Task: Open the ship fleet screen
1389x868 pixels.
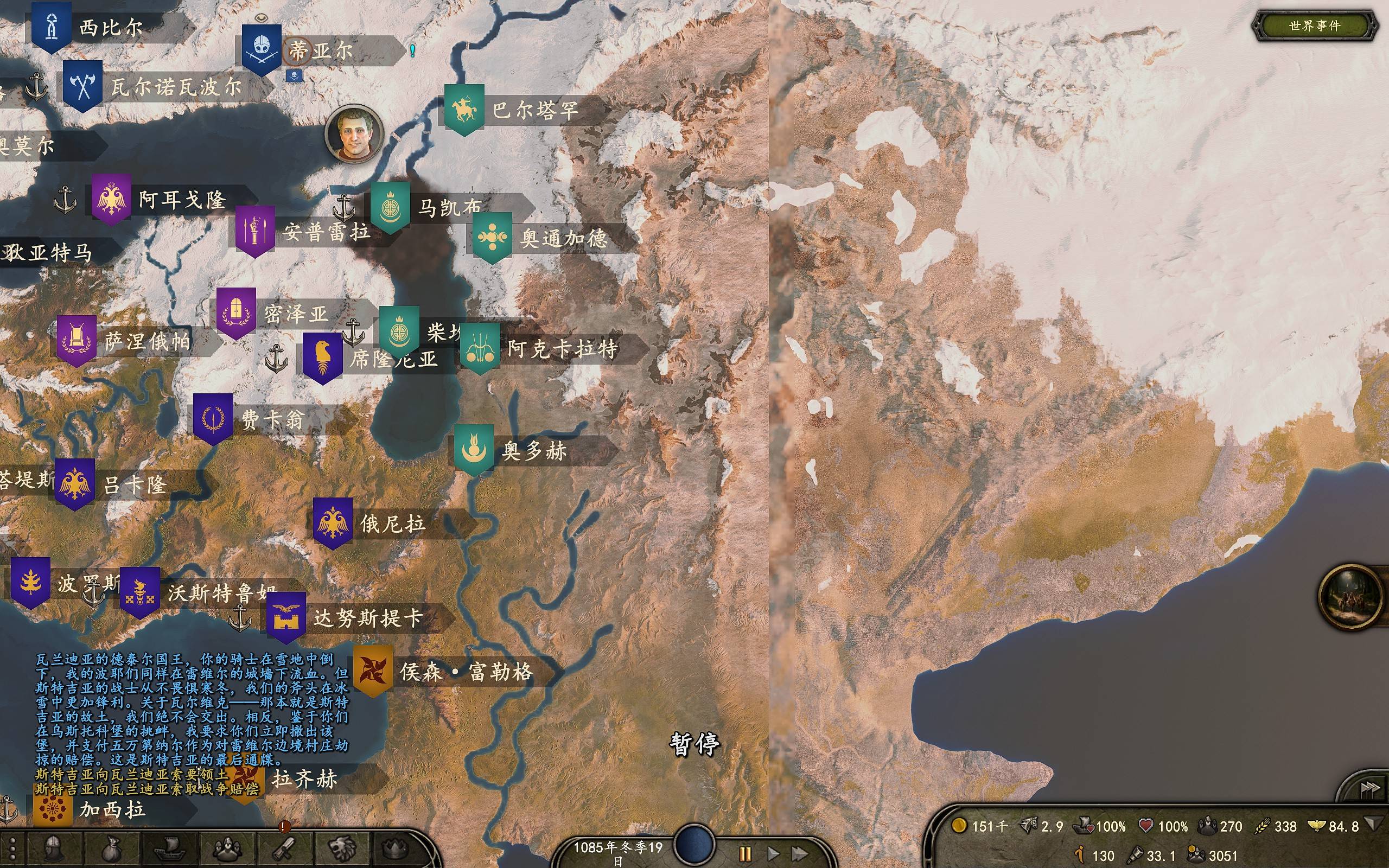Action: click(x=170, y=848)
